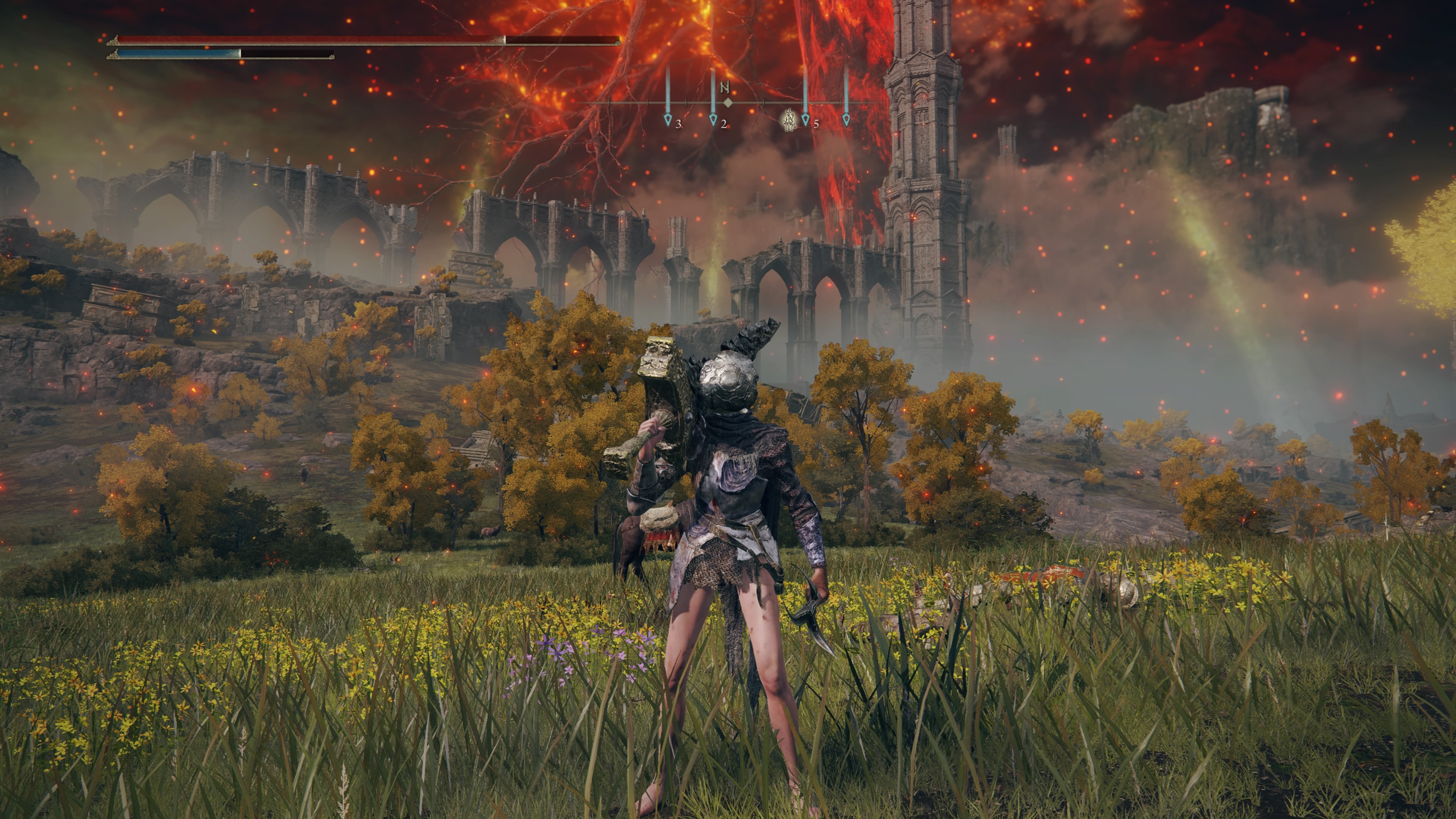Click the glowing site of grace icon

(x=789, y=120)
